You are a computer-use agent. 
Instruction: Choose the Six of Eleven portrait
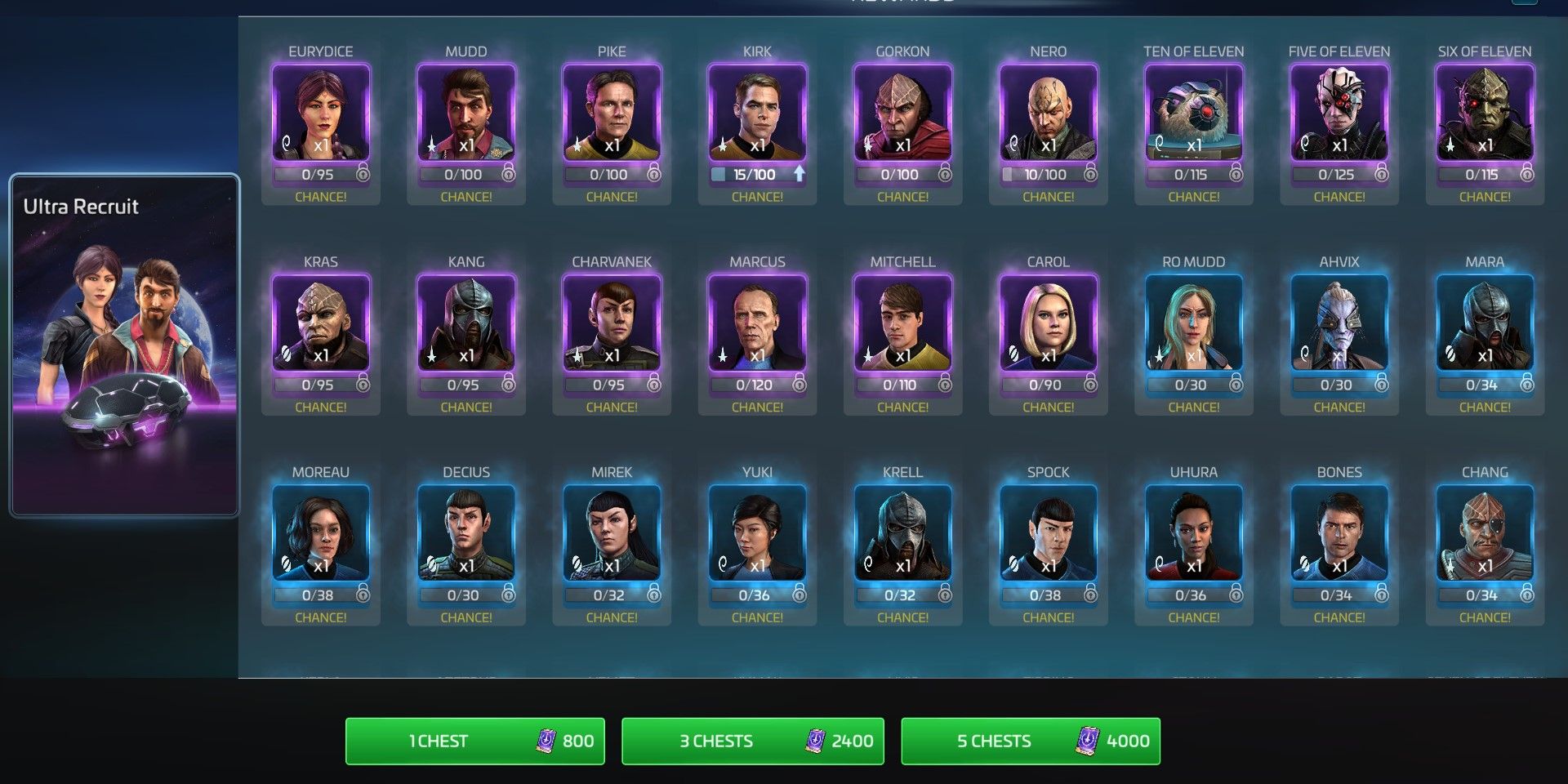tap(1484, 113)
